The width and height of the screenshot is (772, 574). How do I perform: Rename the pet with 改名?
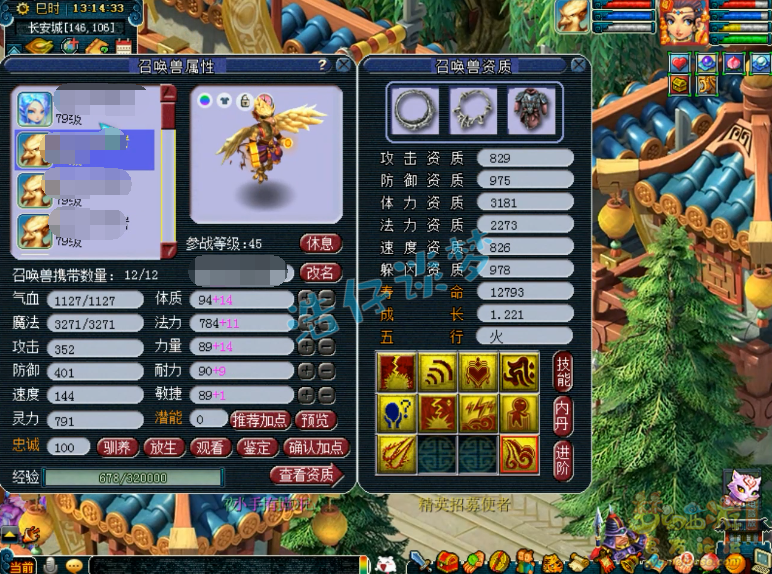click(320, 272)
